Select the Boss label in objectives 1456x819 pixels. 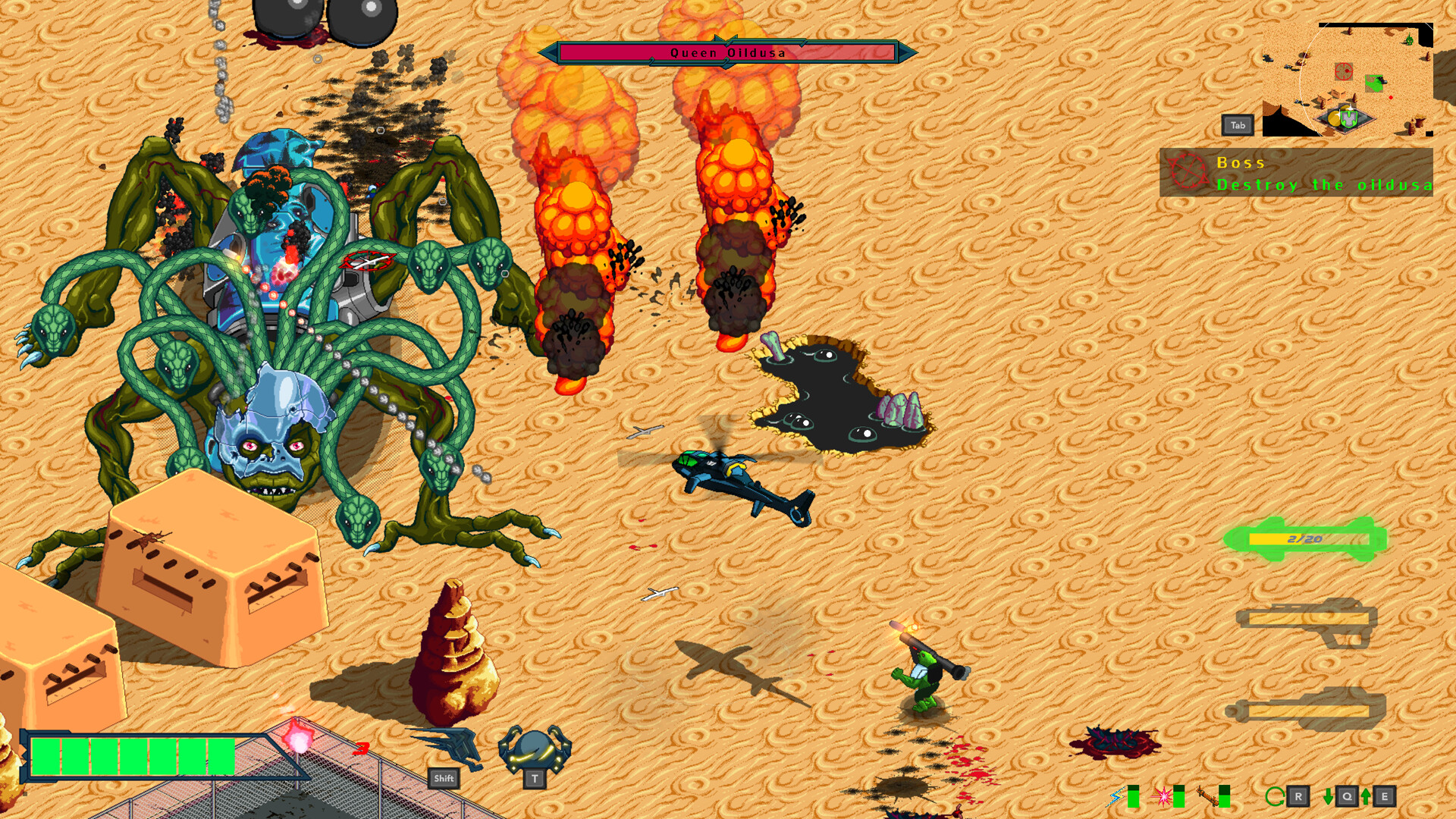[x=1241, y=163]
